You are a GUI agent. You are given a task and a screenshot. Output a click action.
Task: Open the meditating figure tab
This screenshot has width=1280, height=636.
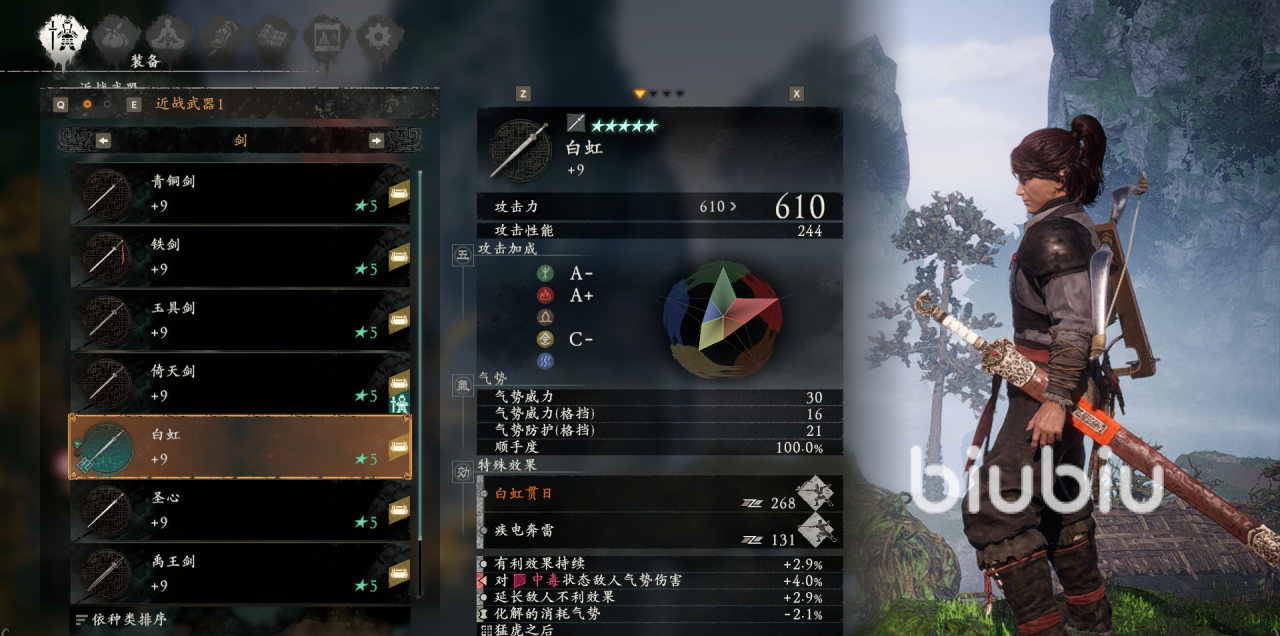(x=169, y=38)
